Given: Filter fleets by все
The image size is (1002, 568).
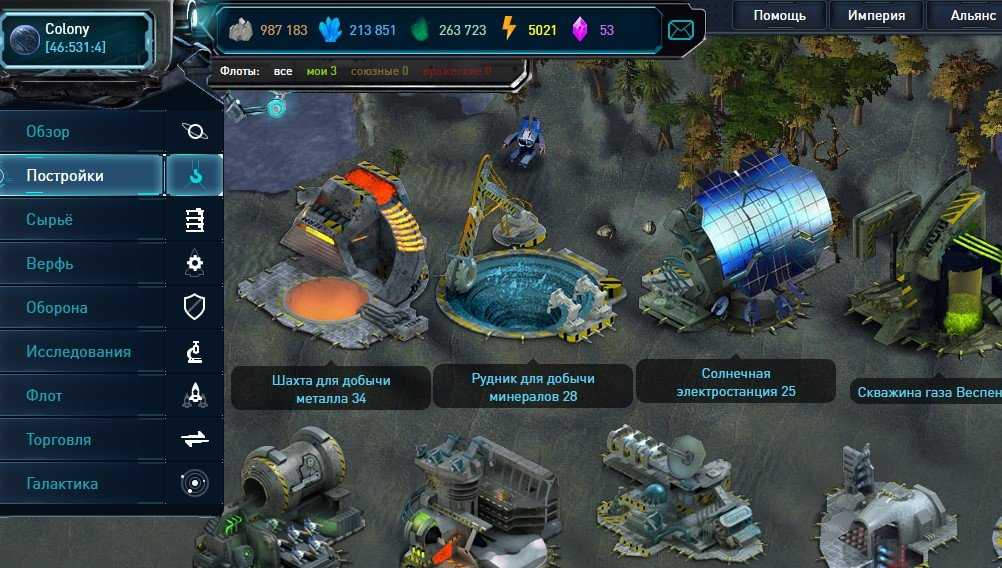Looking at the screenshot, I should (x=283, y=71).
